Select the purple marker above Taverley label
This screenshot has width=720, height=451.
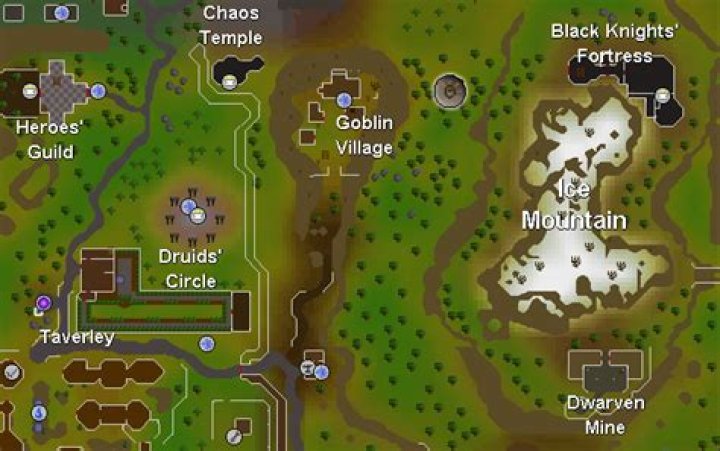pos(44,302)
